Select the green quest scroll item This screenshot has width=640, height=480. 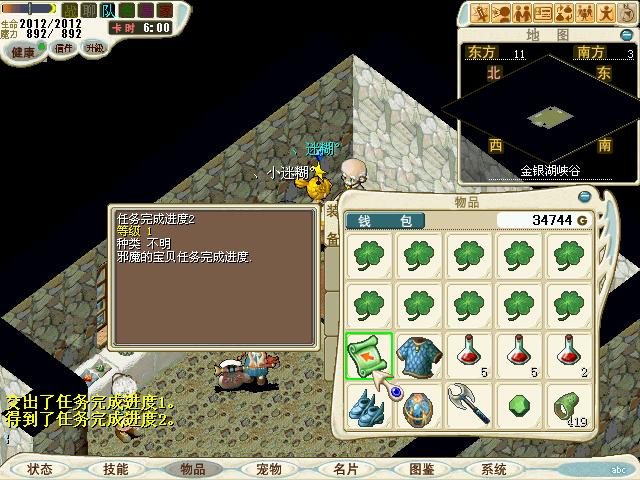tap(369, 356)
